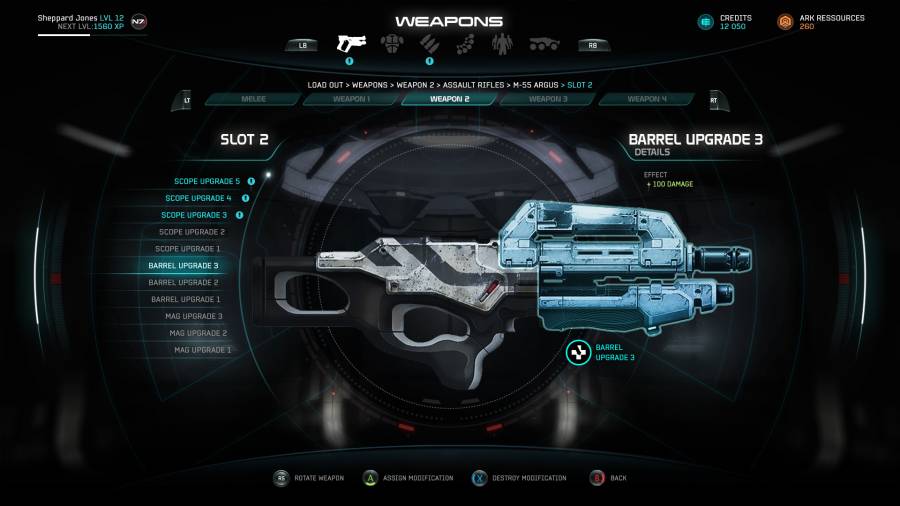This screenshot has height=506, width=900.
Task: Select Barrel Upgrade 1
Action: click(x=186, y=299)
